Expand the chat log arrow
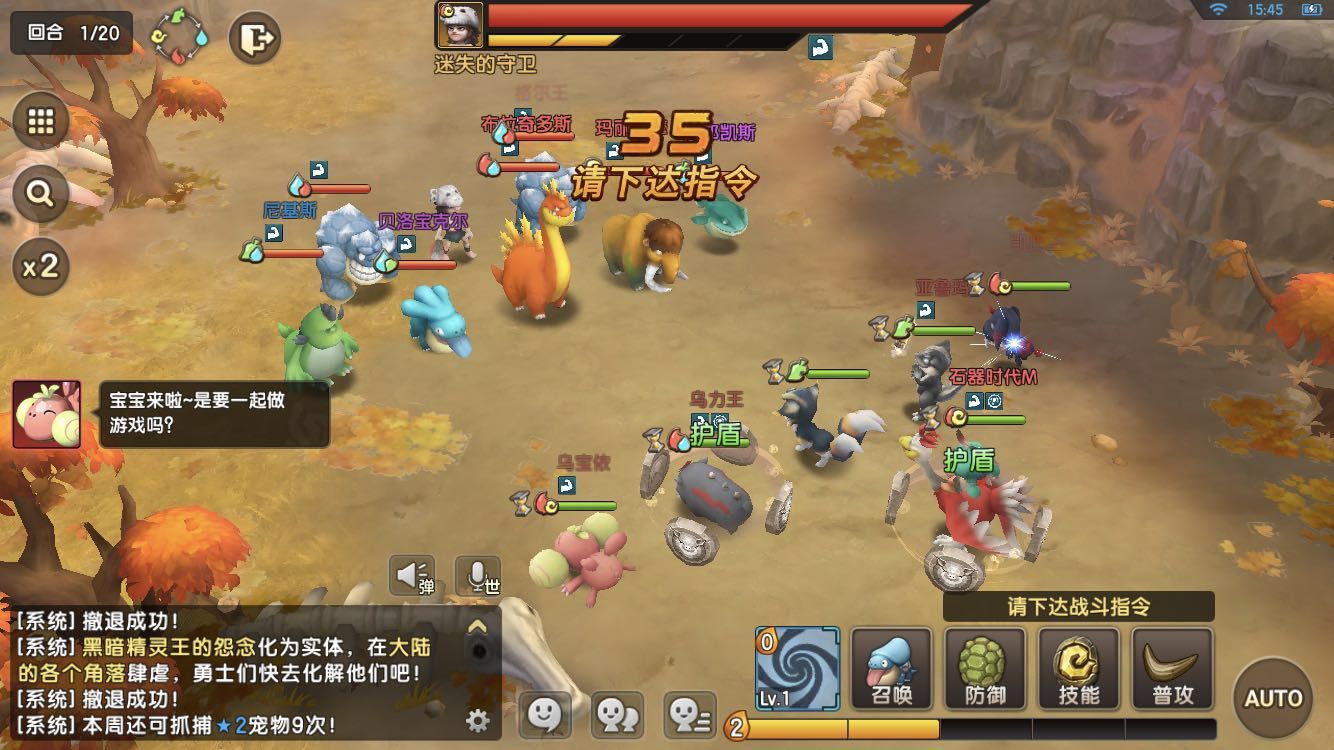1334x750 pixels. coord(478,627)
